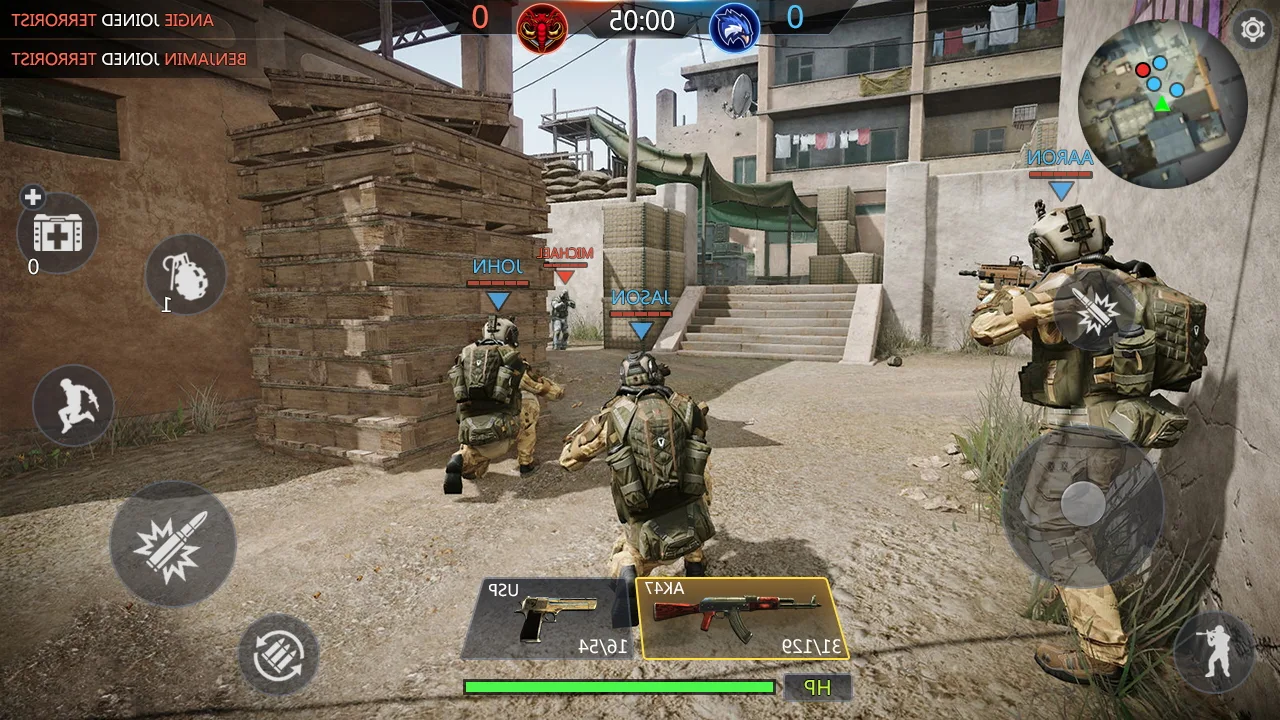Screen dimensions: 1280x720
Task: Click the red team emblem
Action: [x=543, y=27]
